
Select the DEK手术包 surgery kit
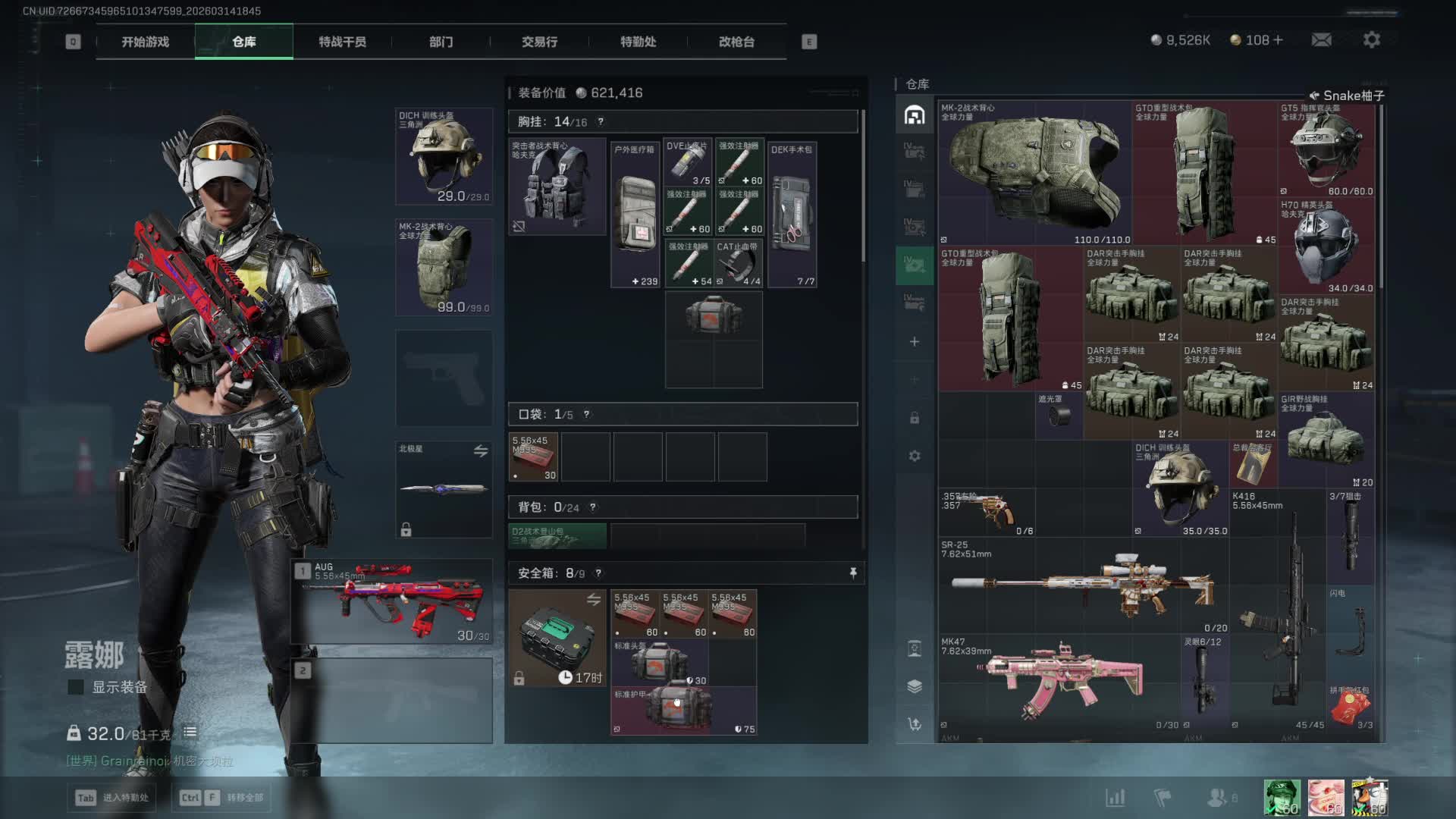(792, 214)
